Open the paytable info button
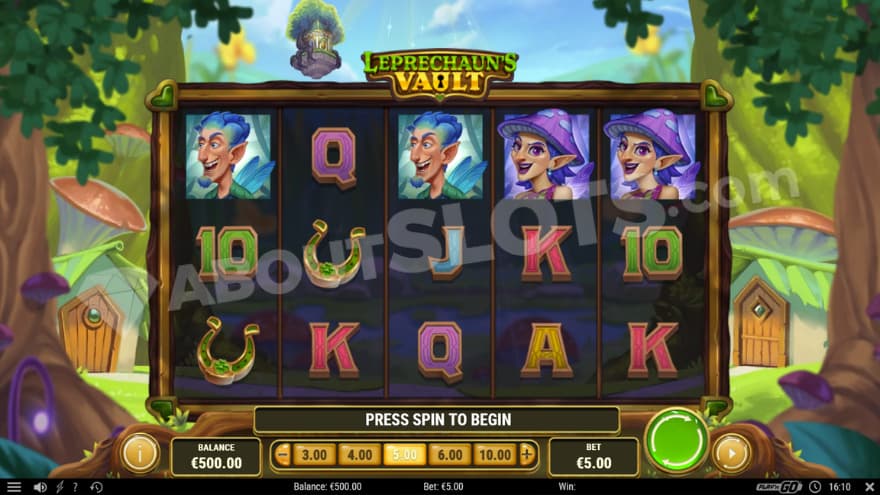This screenshot has height=495, width=880. [x=140, y=453]
